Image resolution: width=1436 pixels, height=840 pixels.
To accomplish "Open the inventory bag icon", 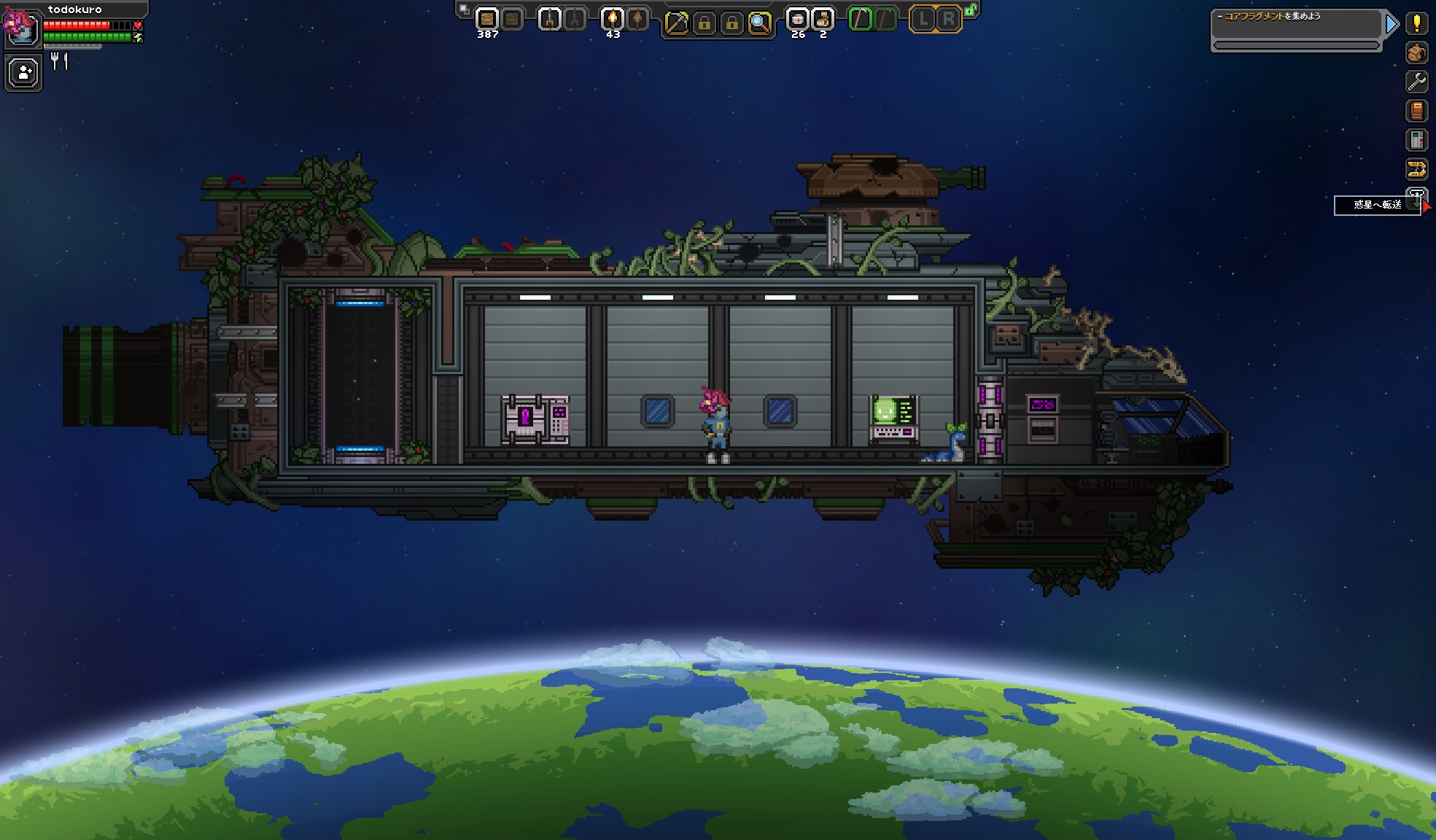I will [1416, 52].
